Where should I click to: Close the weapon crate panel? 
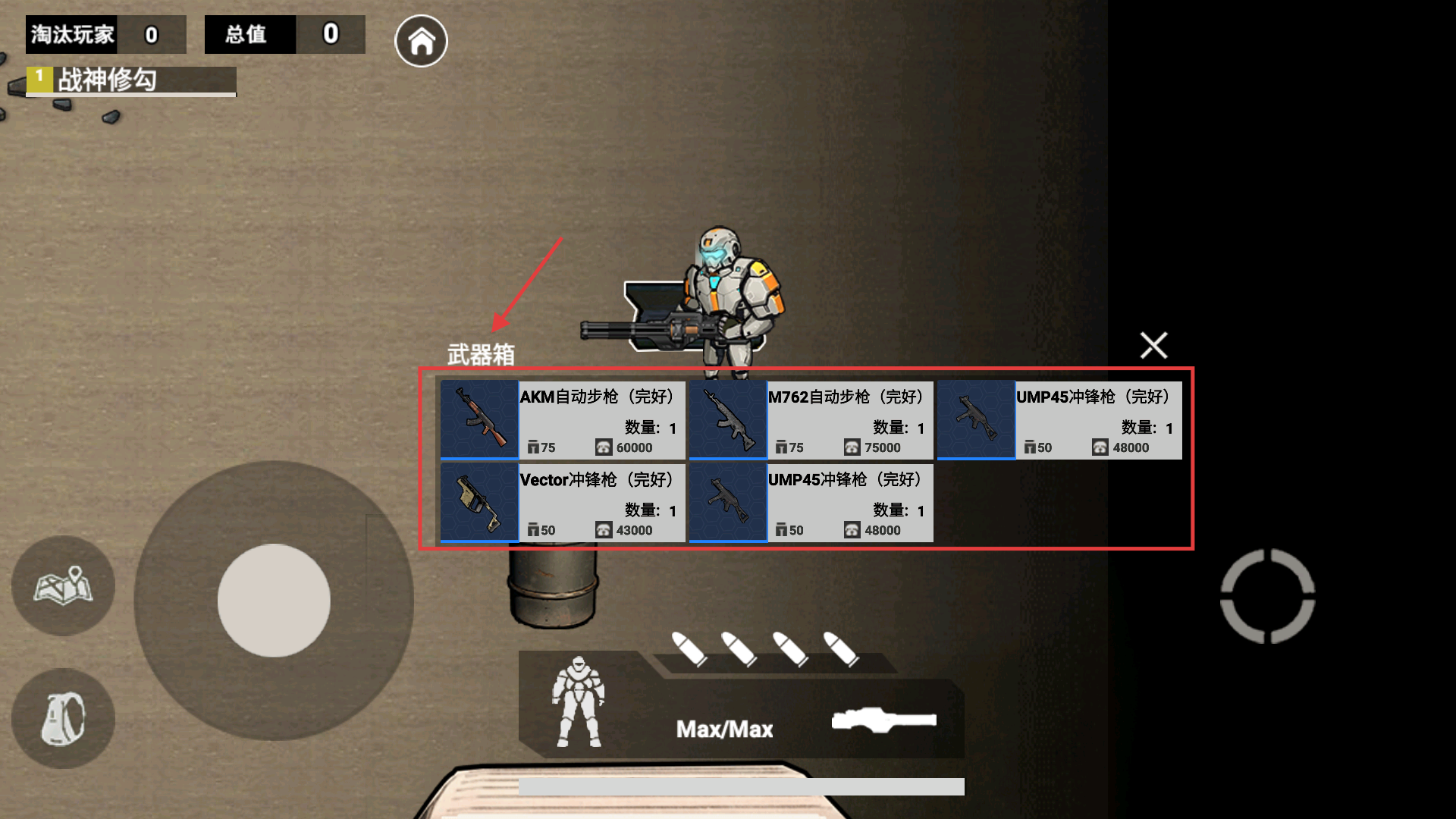point(1153,345)
